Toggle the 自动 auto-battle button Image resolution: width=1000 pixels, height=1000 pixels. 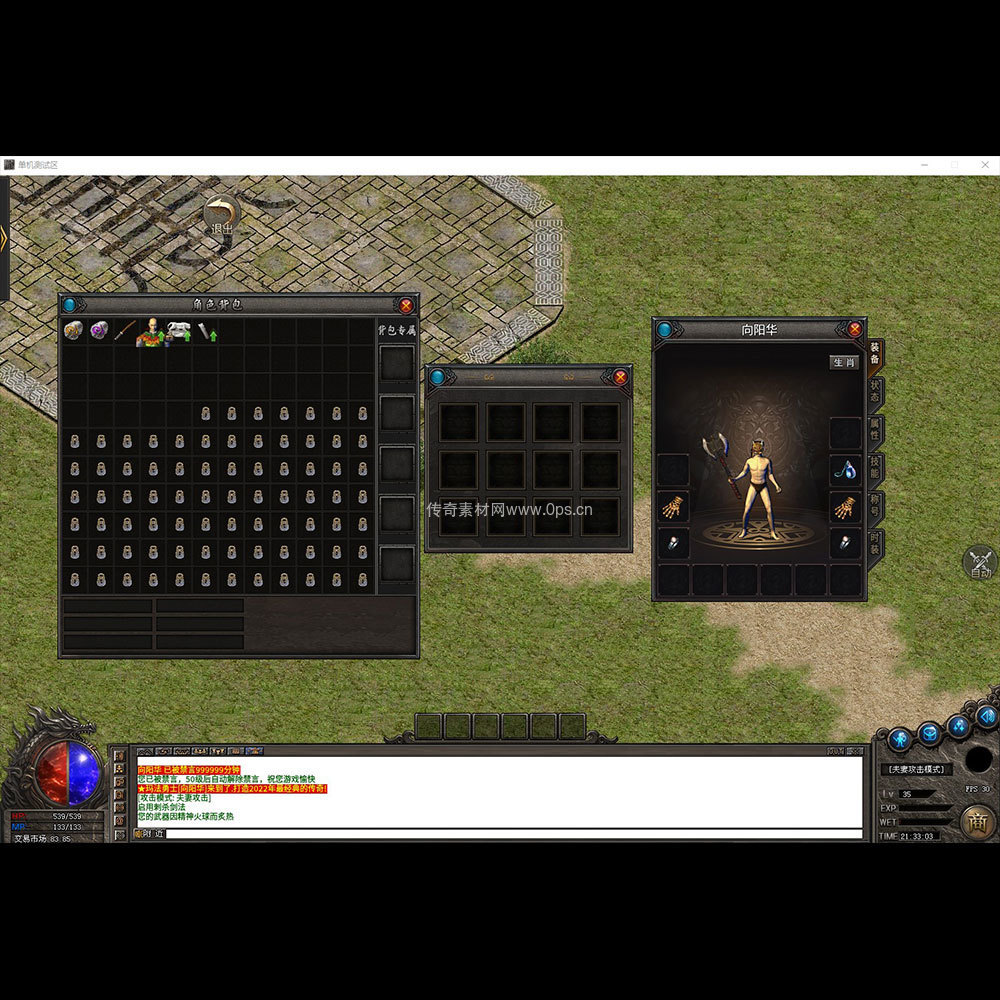click(x=980, y=563)
